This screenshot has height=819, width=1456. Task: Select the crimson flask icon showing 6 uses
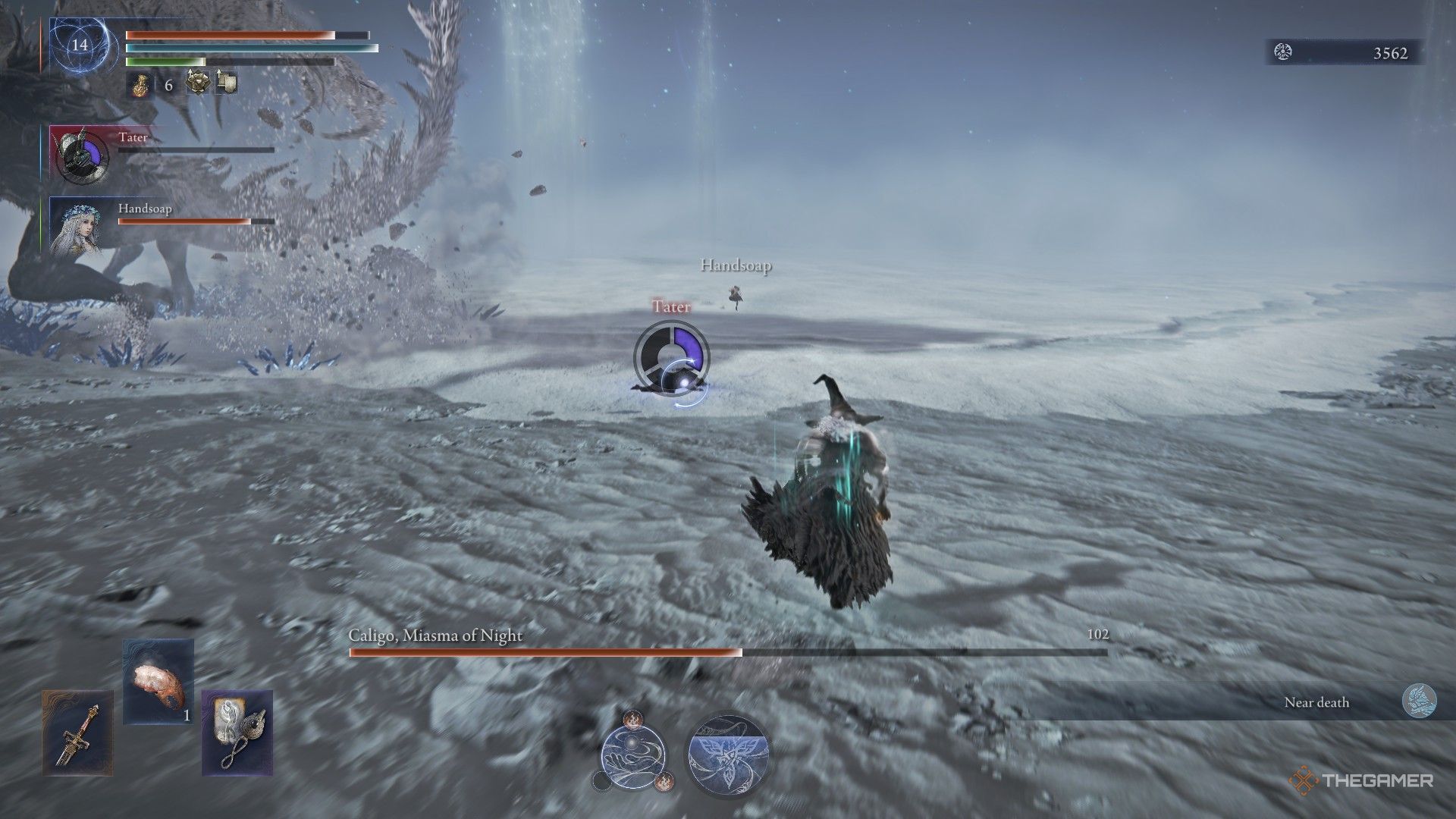coord(141,85)
